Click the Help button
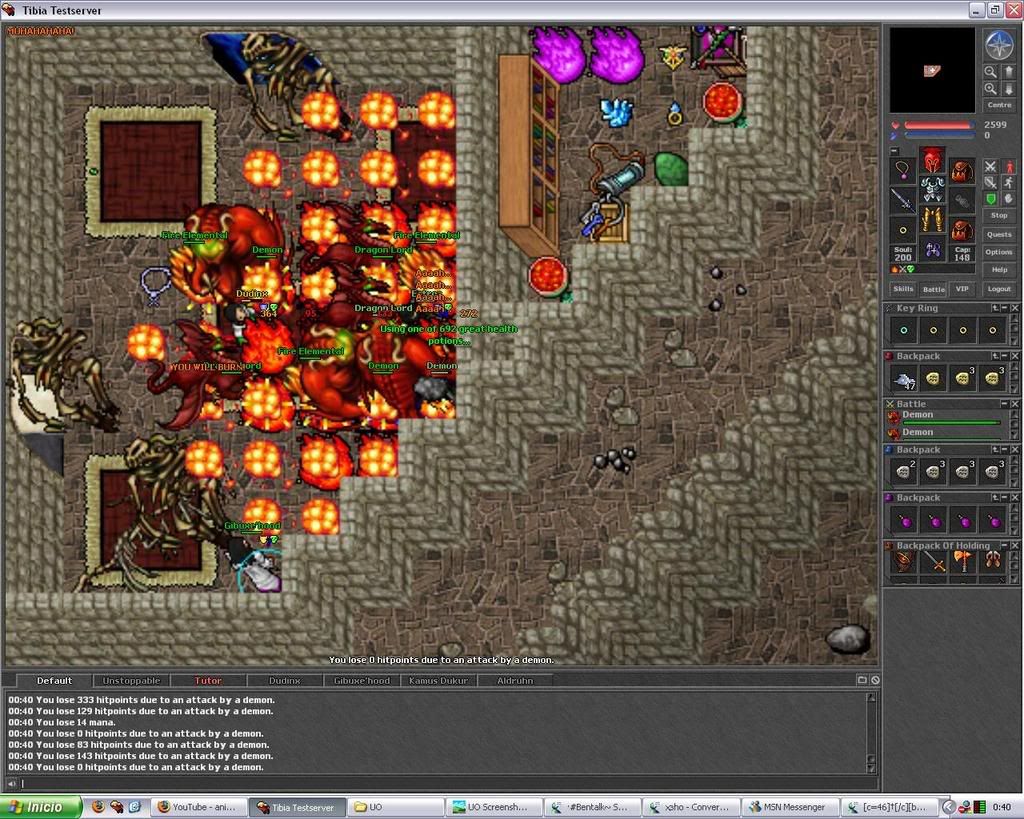Screen dimensions: 1024x819 click(998, 270)
